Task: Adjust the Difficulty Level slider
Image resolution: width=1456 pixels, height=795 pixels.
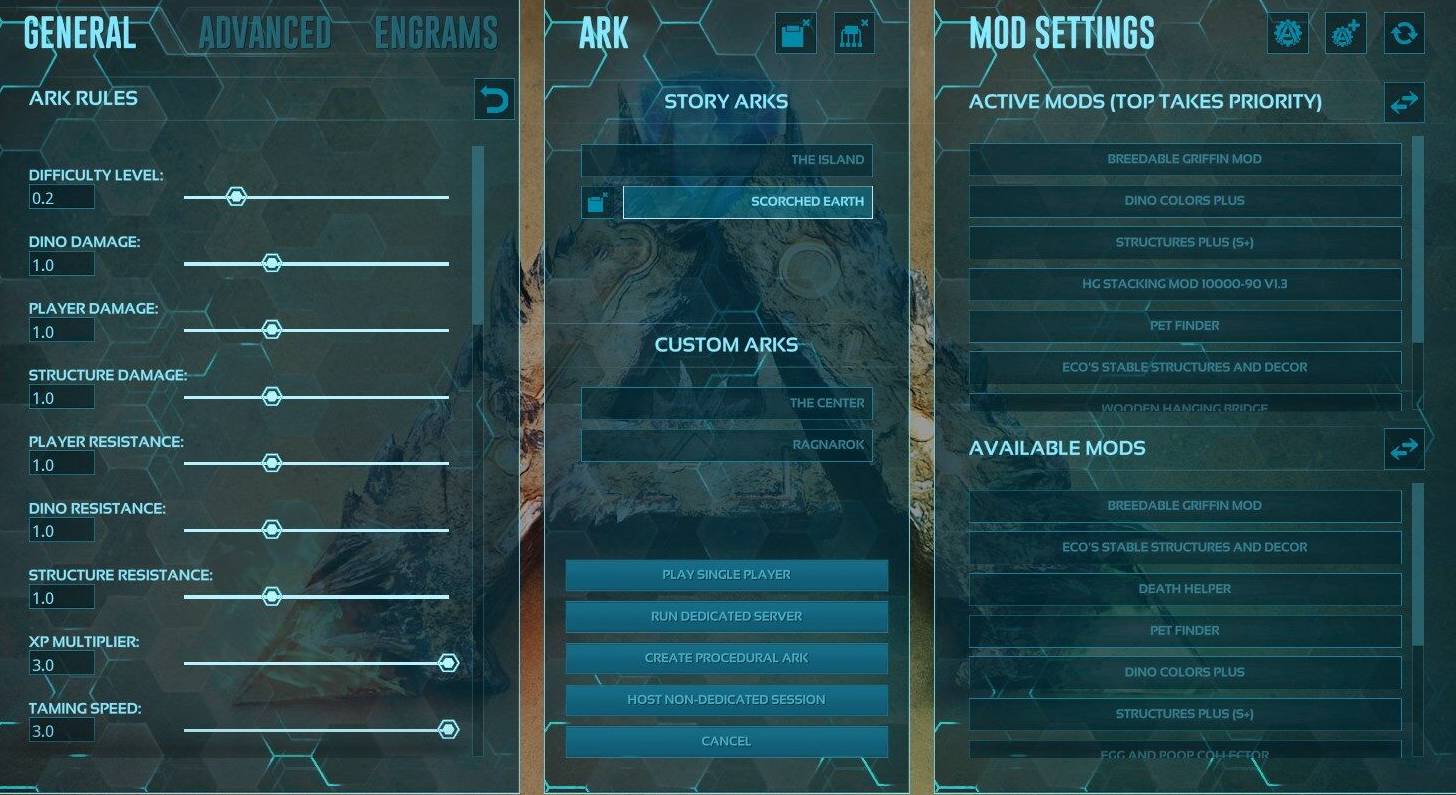Action: pyautogui.click(x=236, y=196)
